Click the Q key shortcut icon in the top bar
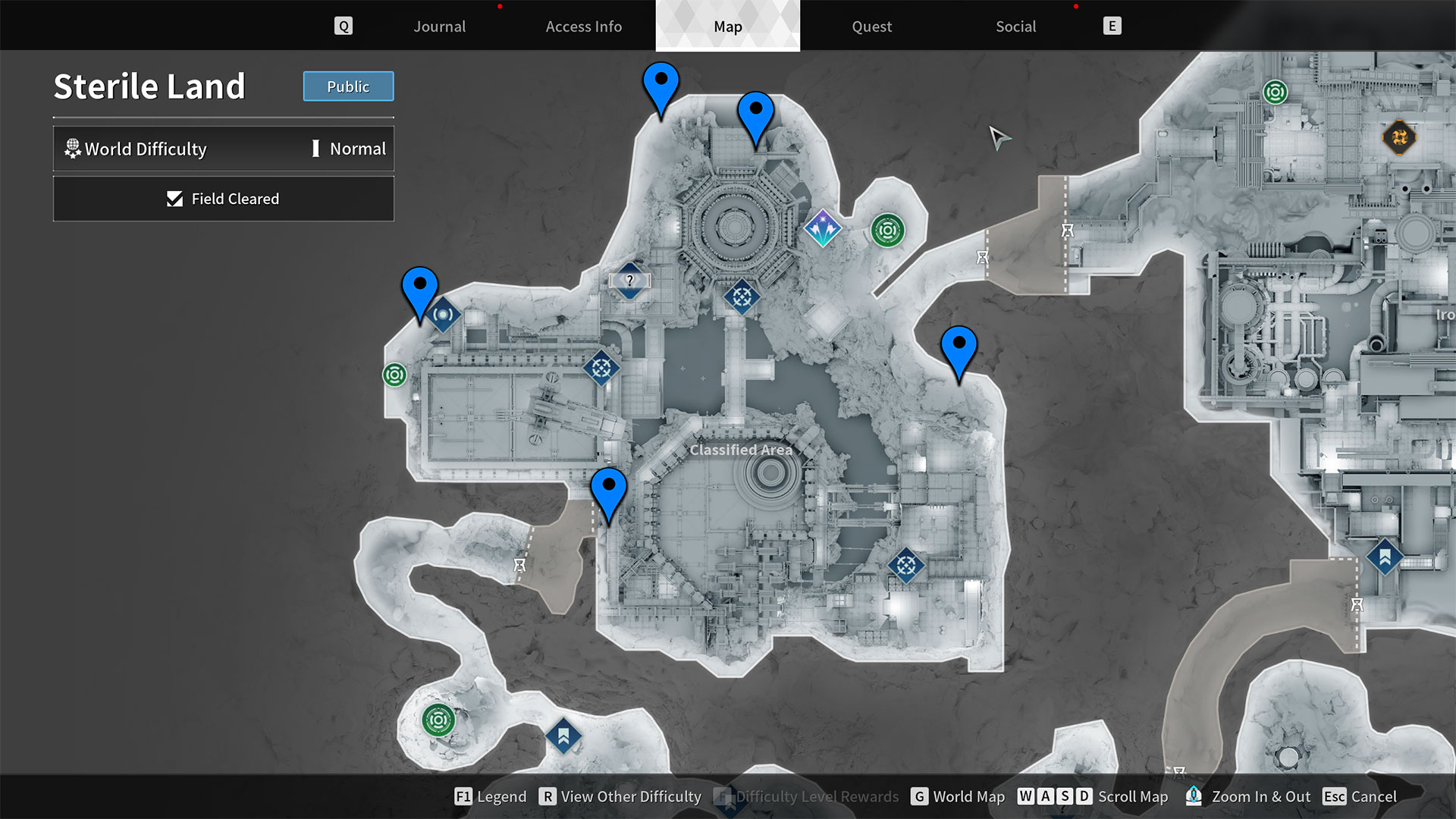 344,25
